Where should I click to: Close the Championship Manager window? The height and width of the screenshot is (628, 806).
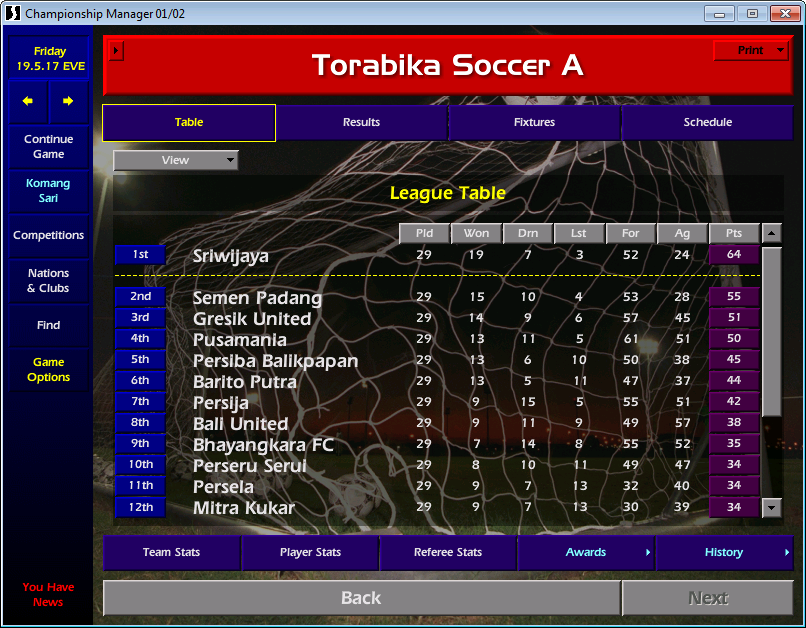780,13
